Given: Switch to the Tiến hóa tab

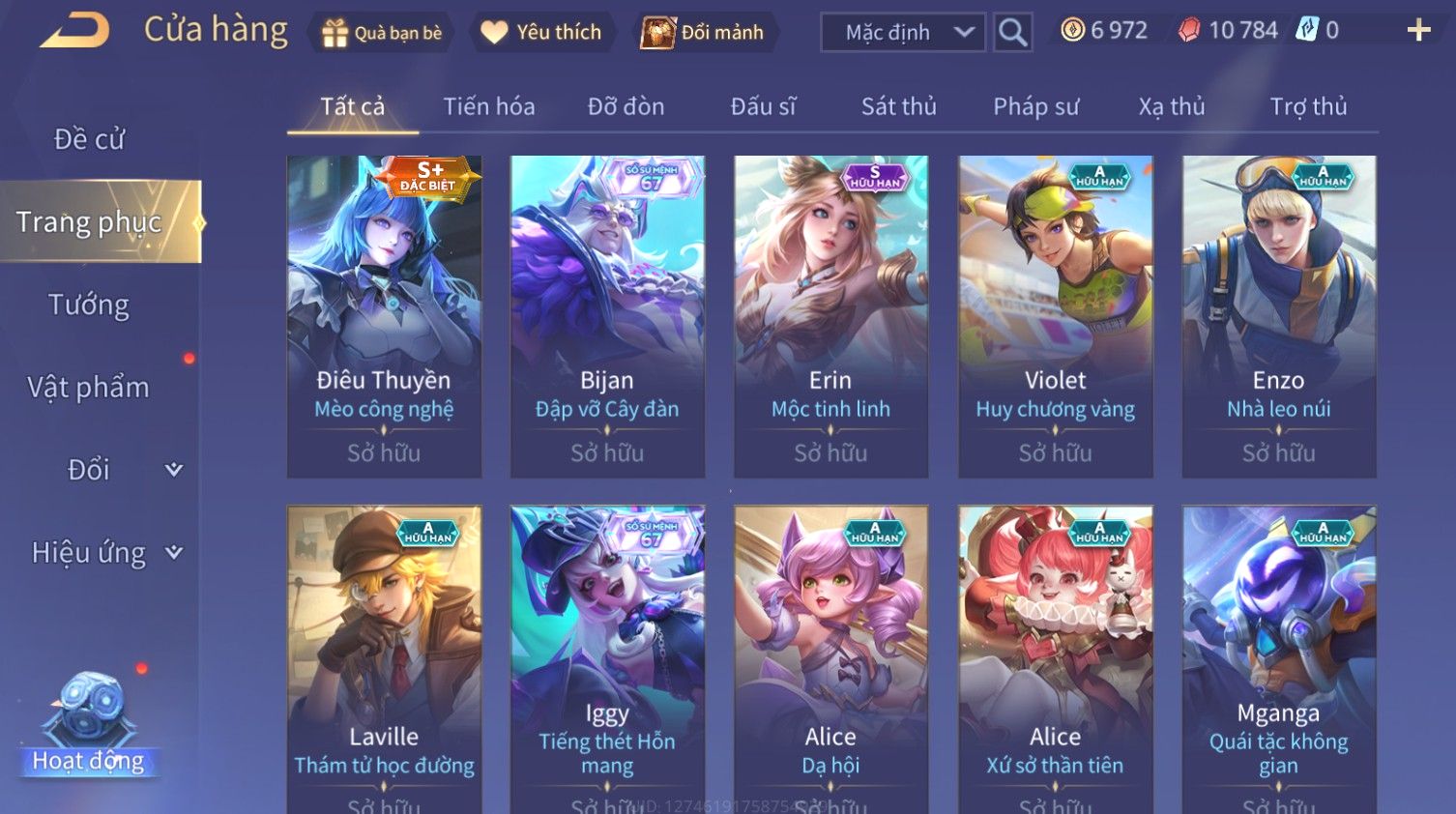Looking at the screenshot, I should pyautogui.click(x=488, y=106).
